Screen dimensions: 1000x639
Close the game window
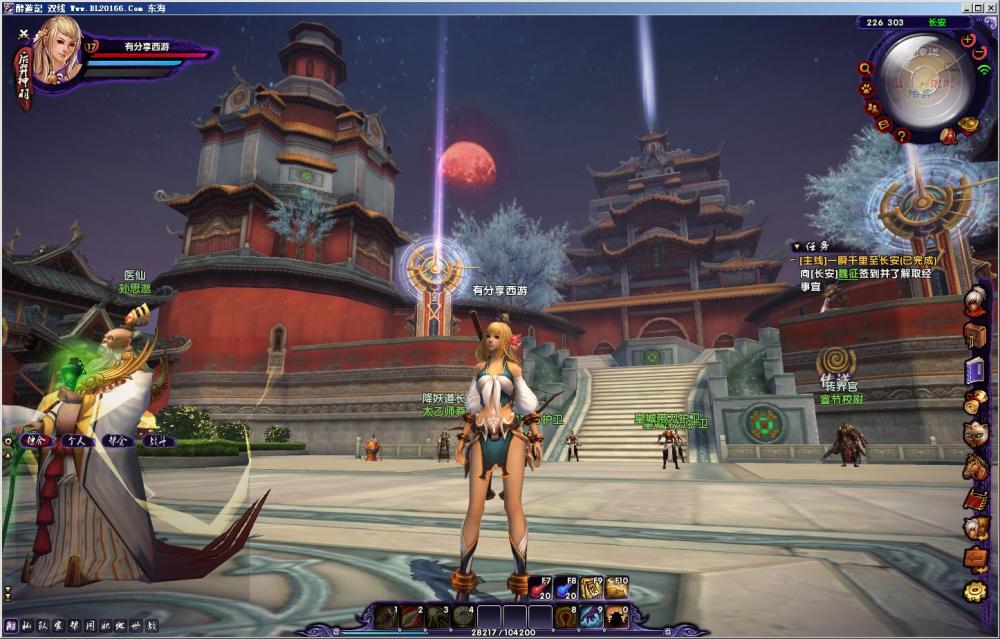(x=989, y=7)
